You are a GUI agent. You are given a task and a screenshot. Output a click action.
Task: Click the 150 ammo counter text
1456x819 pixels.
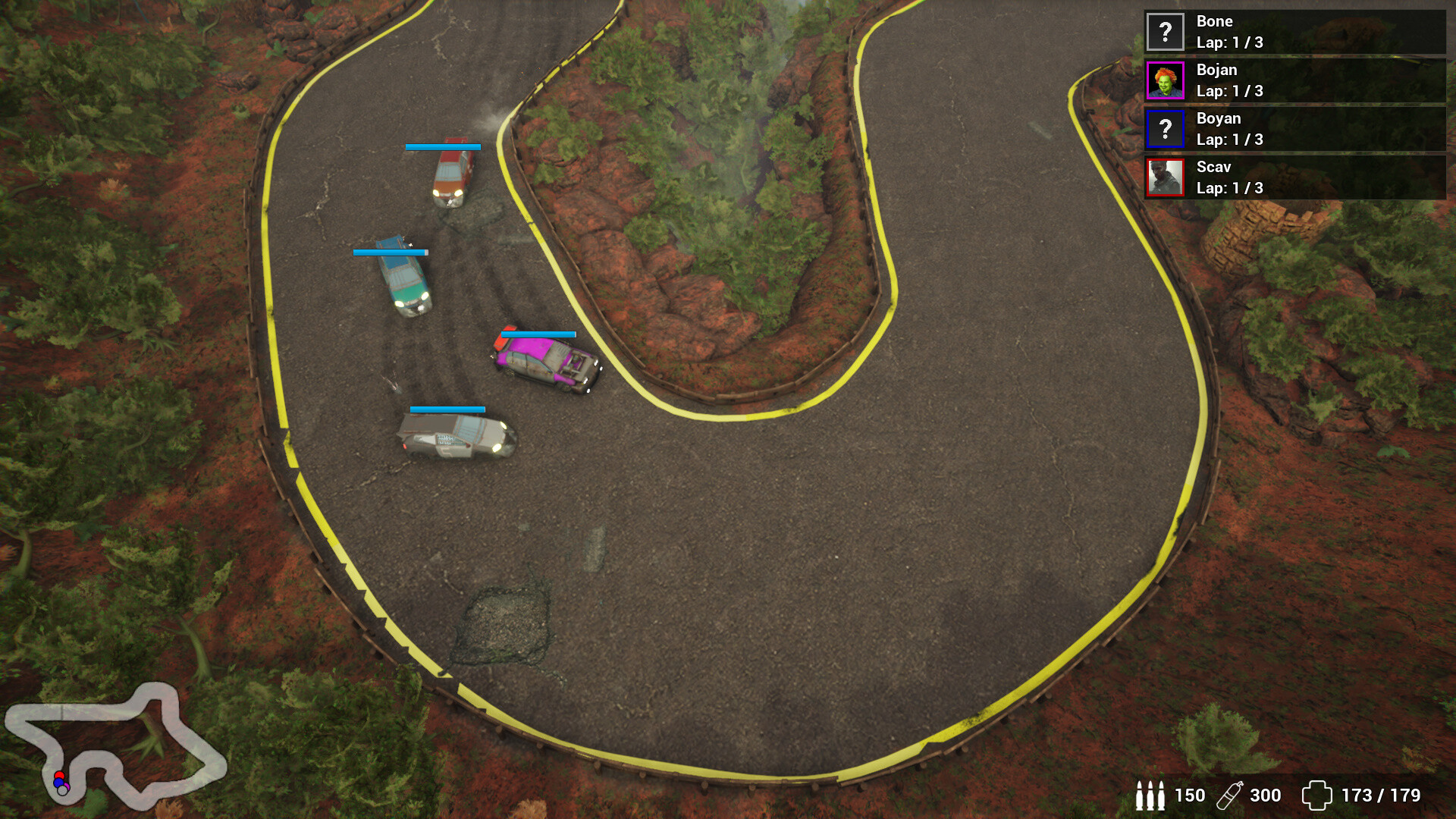[1189, 796]
